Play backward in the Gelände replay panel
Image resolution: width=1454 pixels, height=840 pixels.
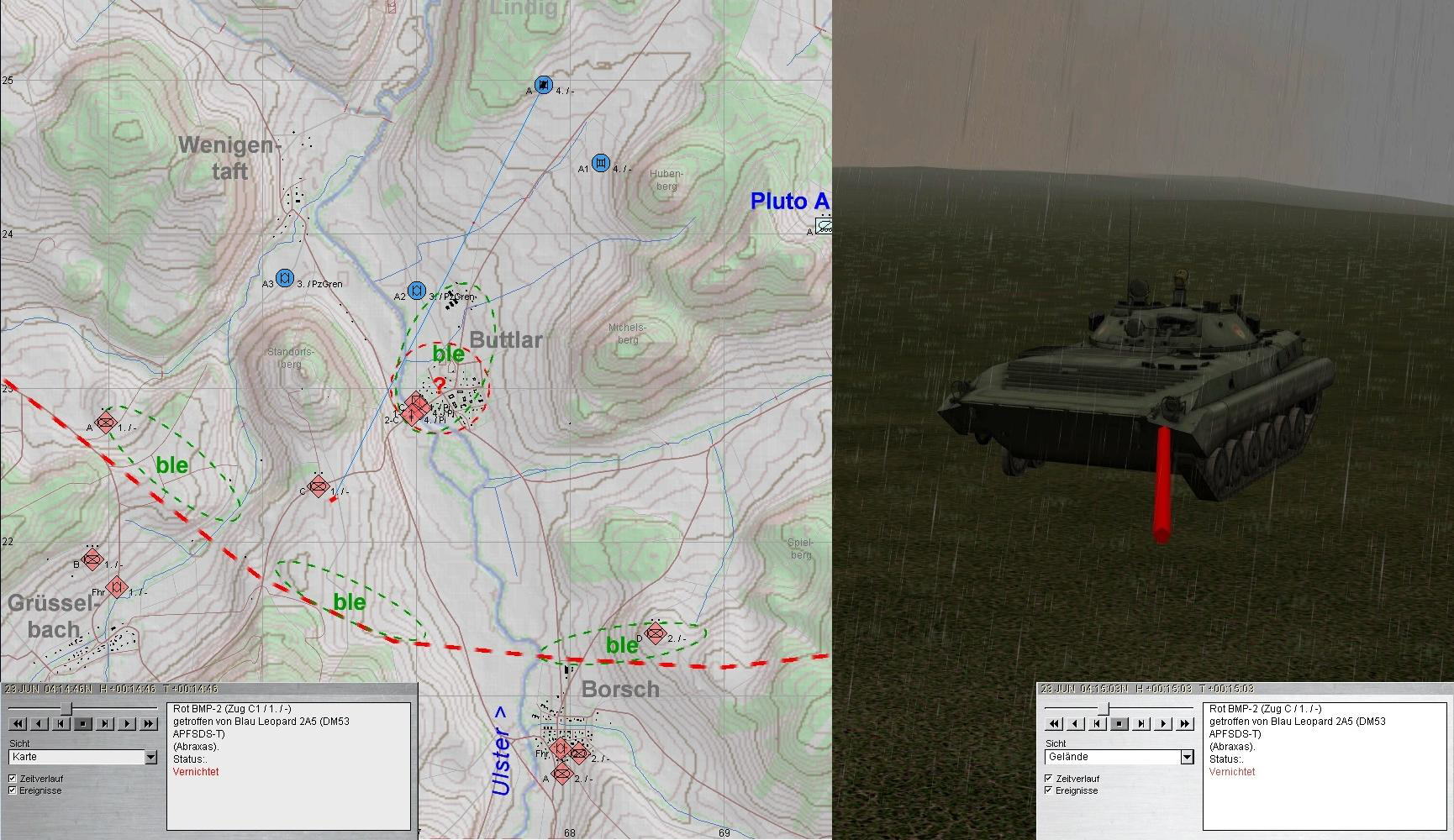point(1075,723)
